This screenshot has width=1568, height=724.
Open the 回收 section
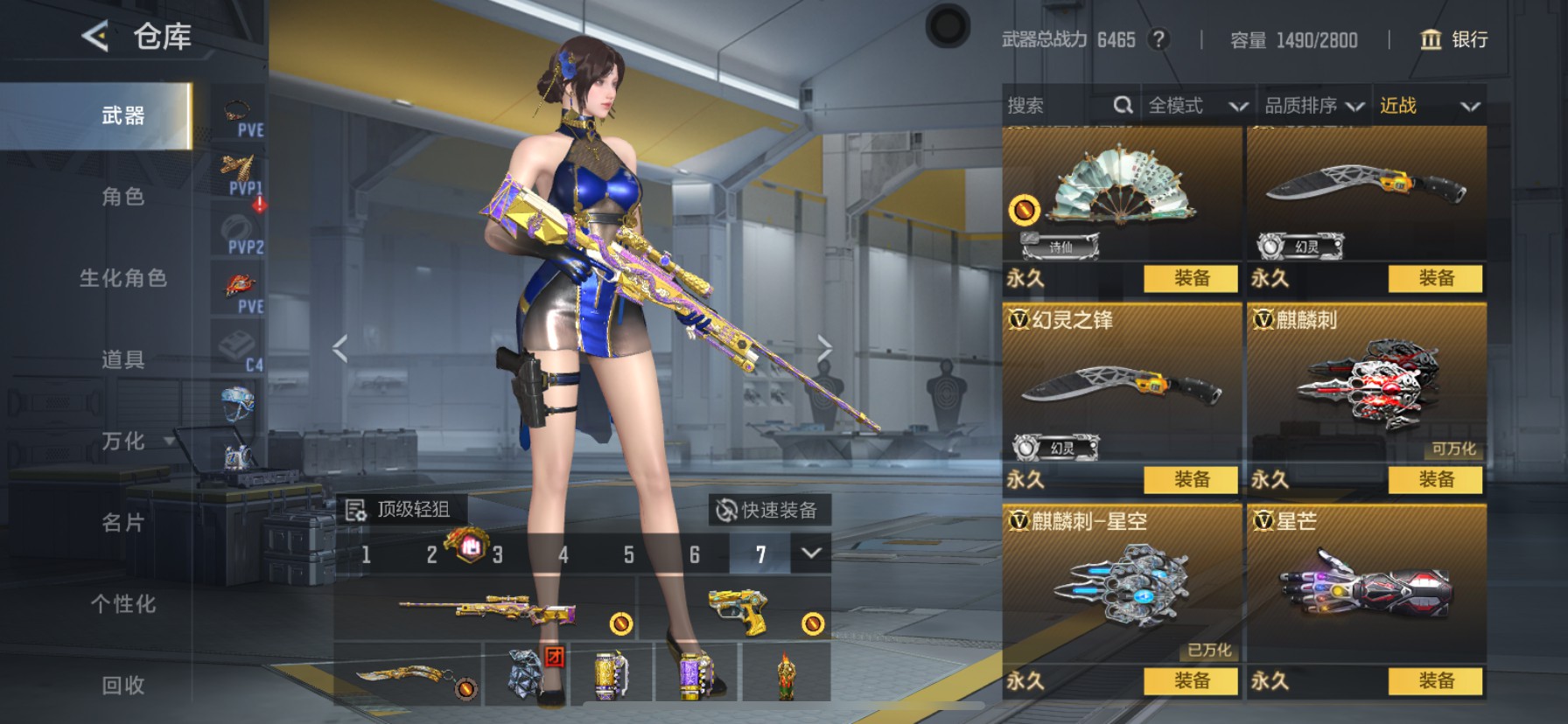click(x=122, y=686)
